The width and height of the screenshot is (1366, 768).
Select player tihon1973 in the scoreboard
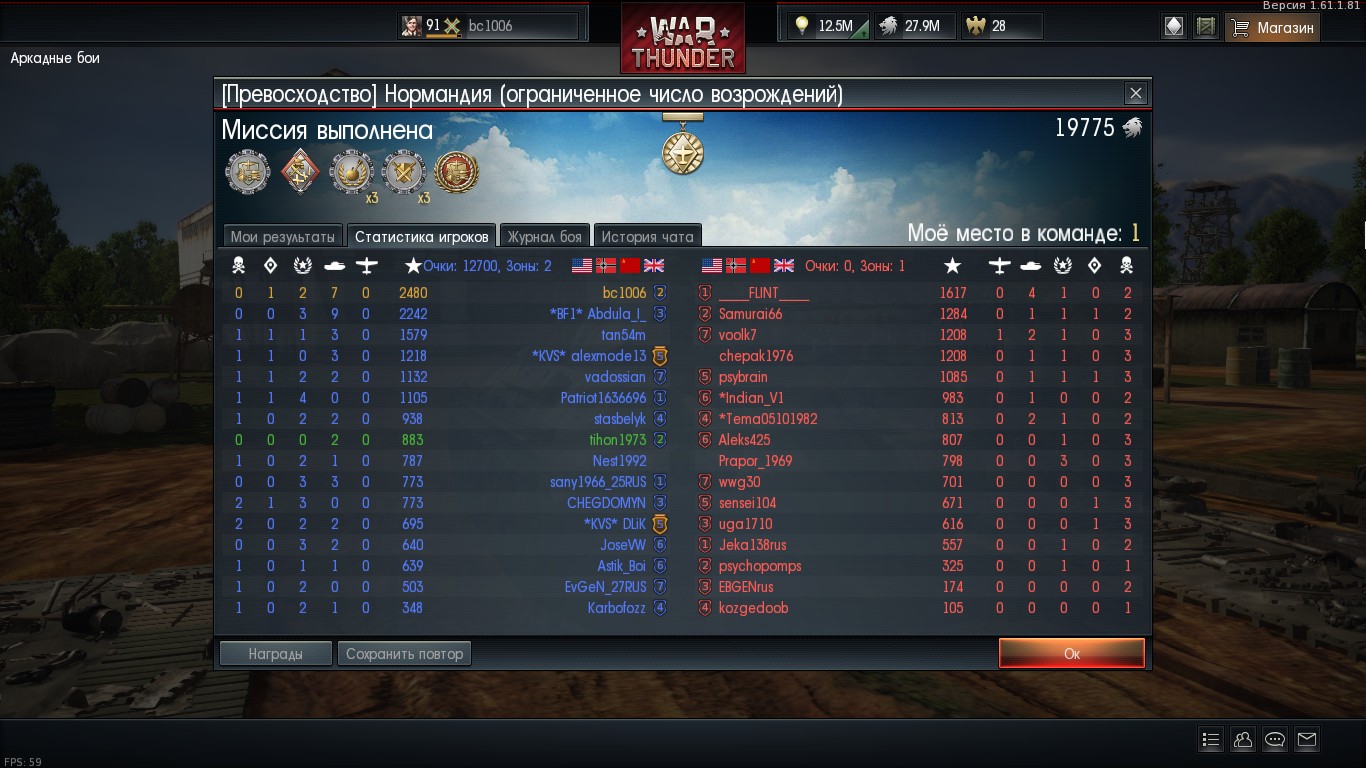tap(618, 440)
